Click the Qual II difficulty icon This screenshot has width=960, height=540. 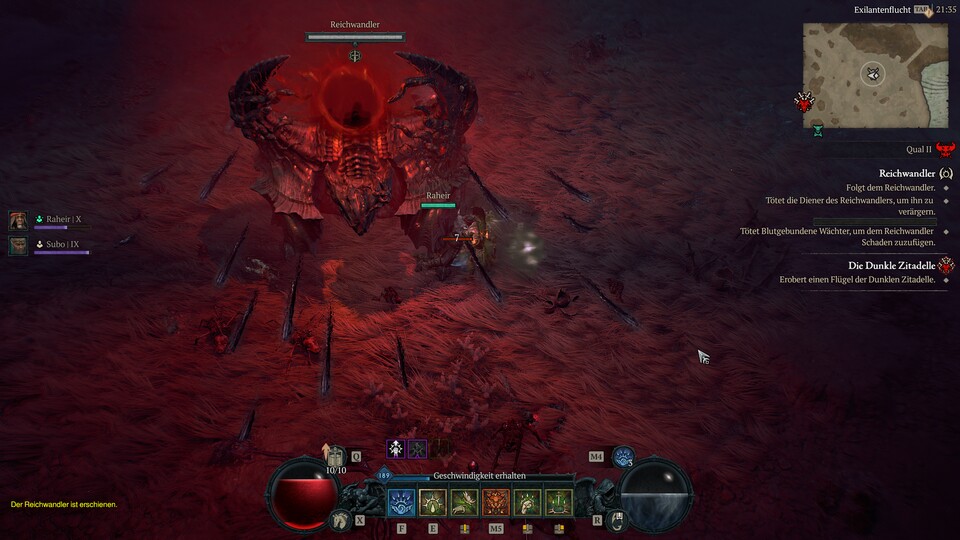[945, 149]
